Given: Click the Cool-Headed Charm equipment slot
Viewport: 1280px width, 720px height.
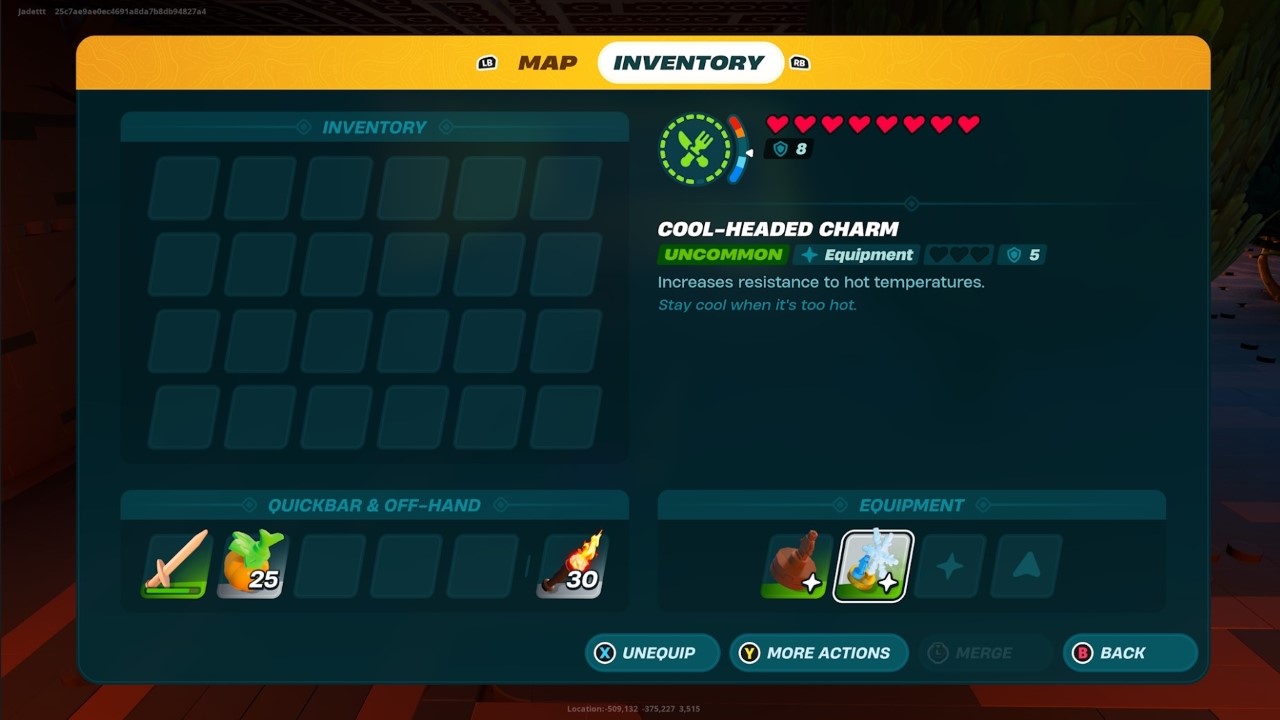Looking at the screenshot, I should tap(873, 565).
